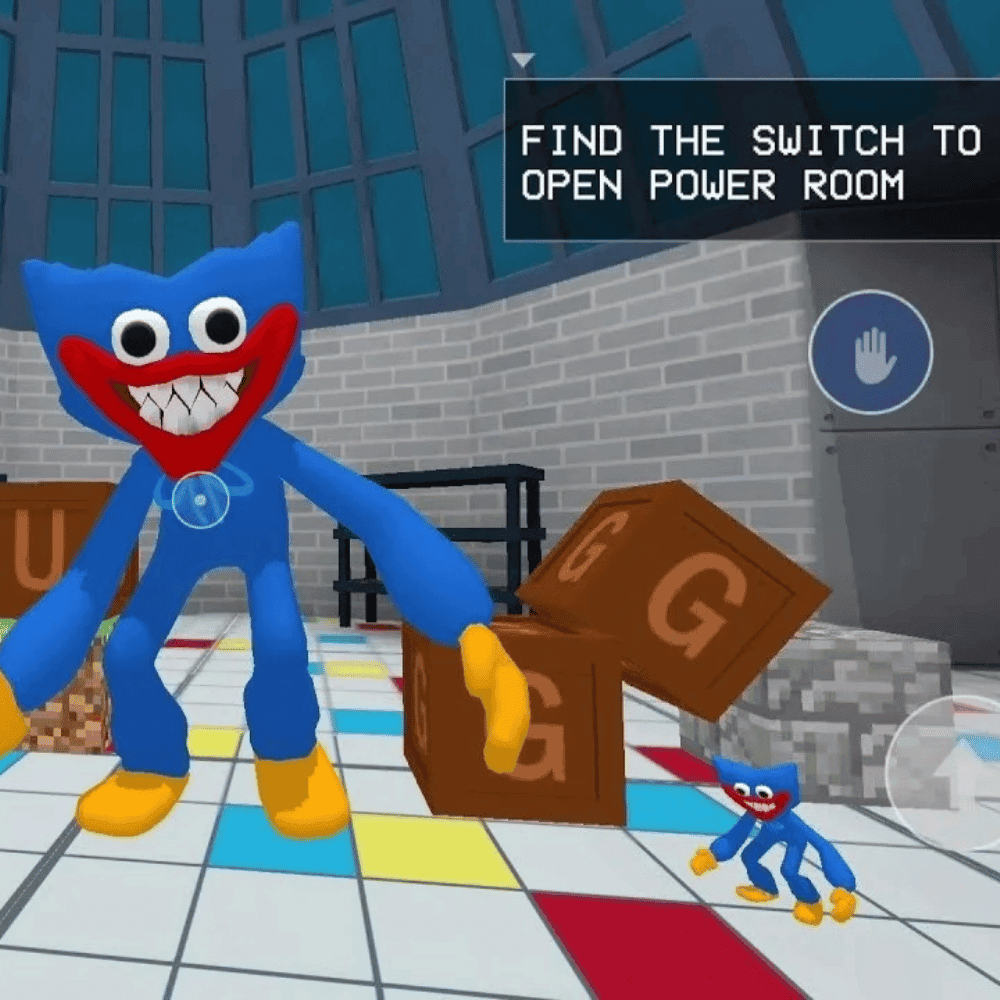Collapse the objective panel with the small triangle

click(x=522, y=60)
